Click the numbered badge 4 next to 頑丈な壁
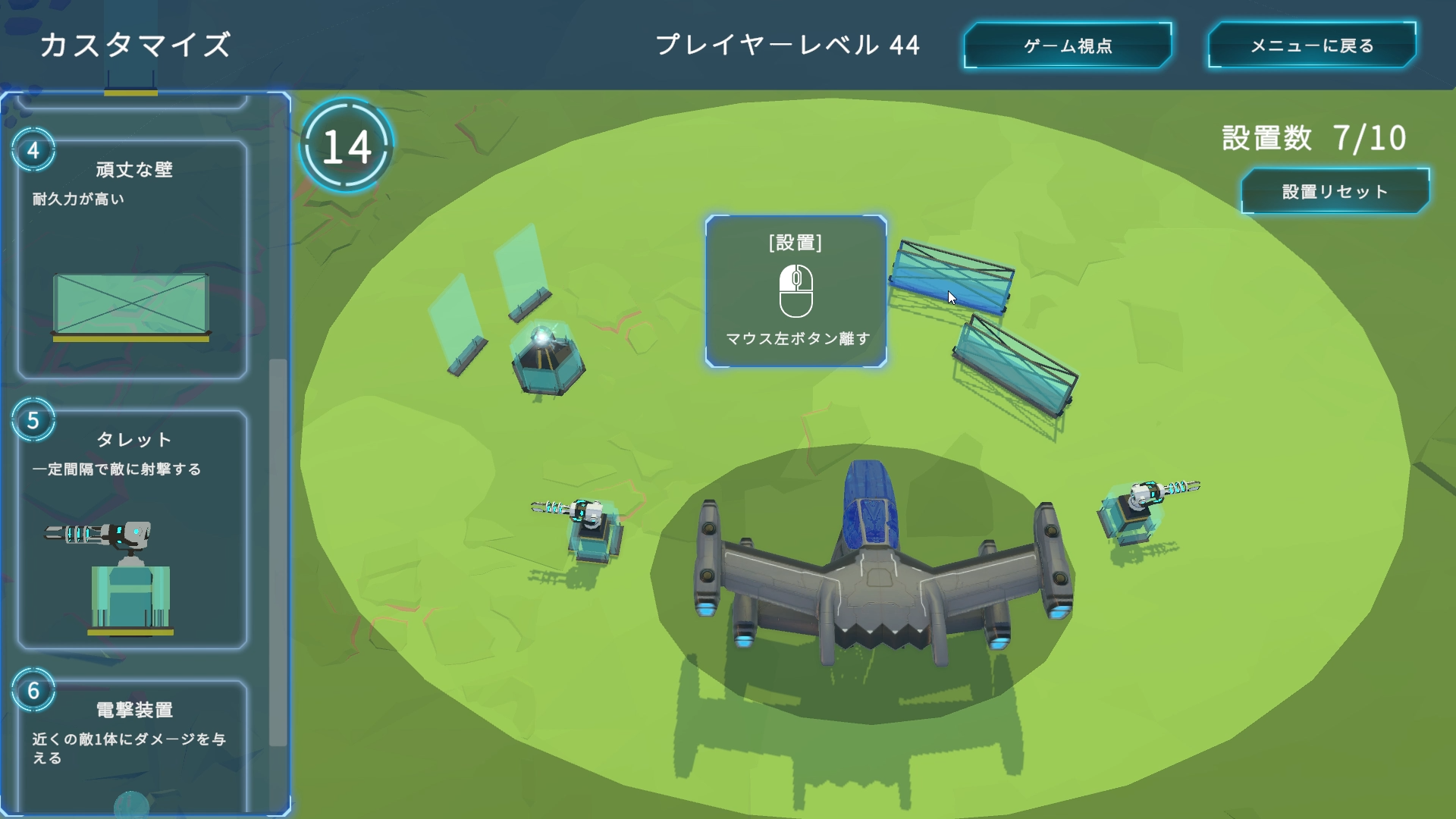The image size is (1456, 819). click(x=33, y=151)
